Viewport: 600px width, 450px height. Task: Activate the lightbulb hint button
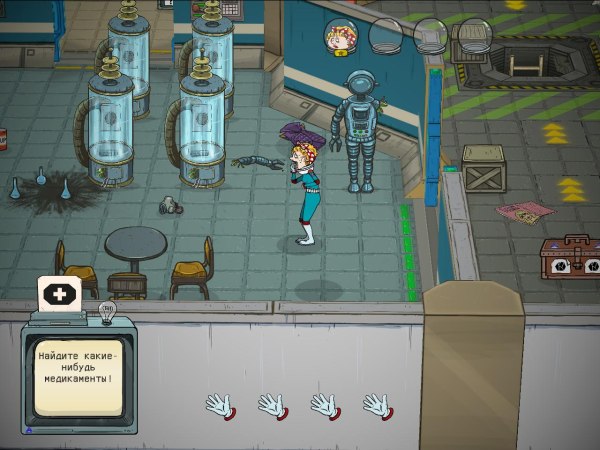(107, 312)
